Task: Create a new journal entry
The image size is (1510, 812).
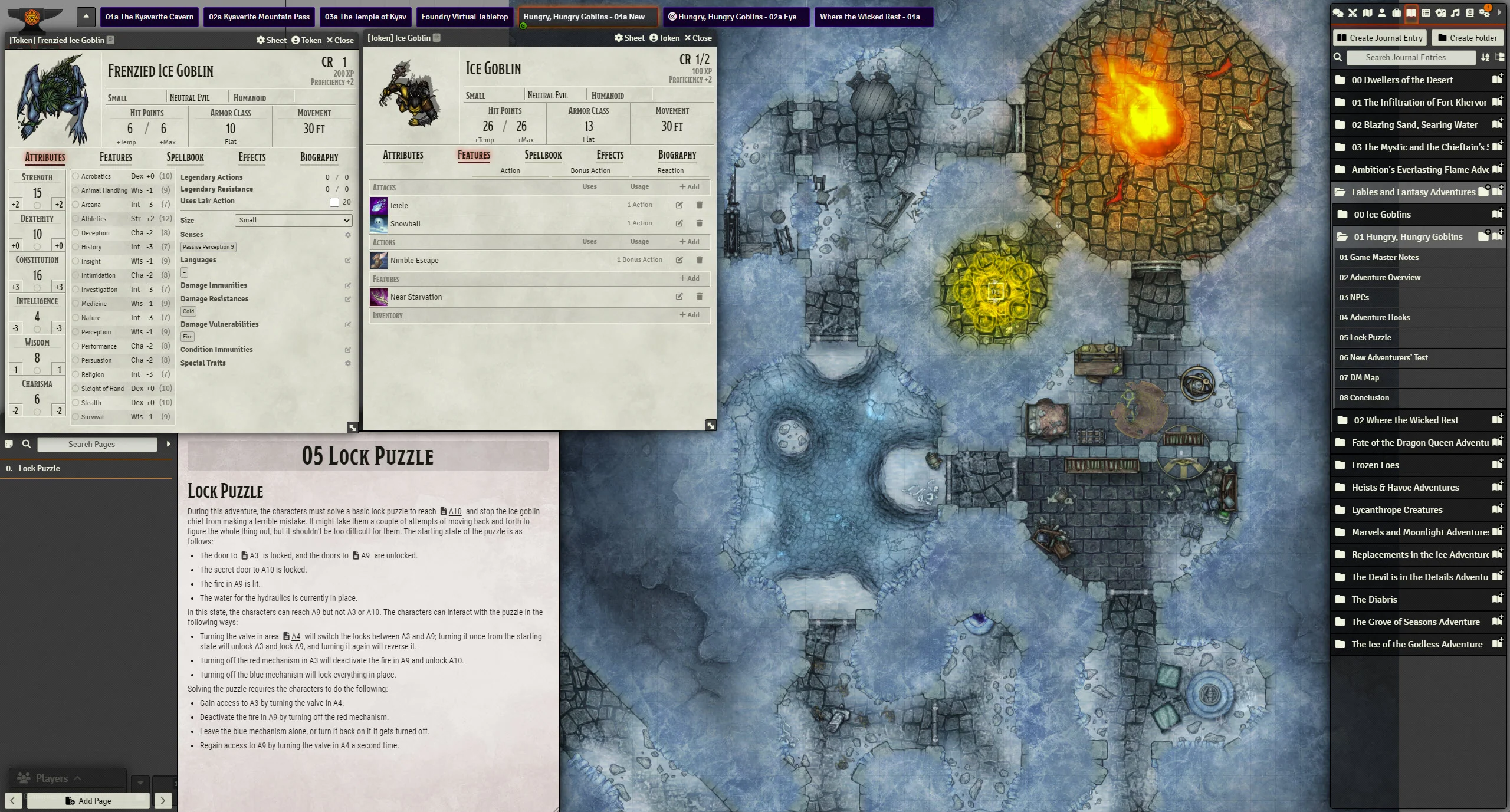Action: pyautogui.click(x=1380, y=38)
